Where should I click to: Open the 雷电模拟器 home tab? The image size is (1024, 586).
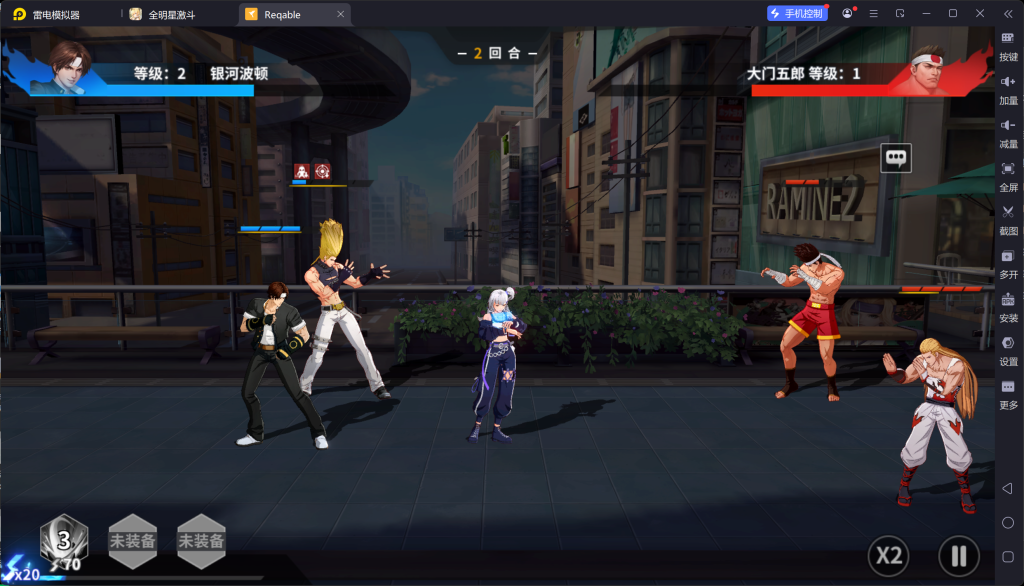tap(55, 14)
